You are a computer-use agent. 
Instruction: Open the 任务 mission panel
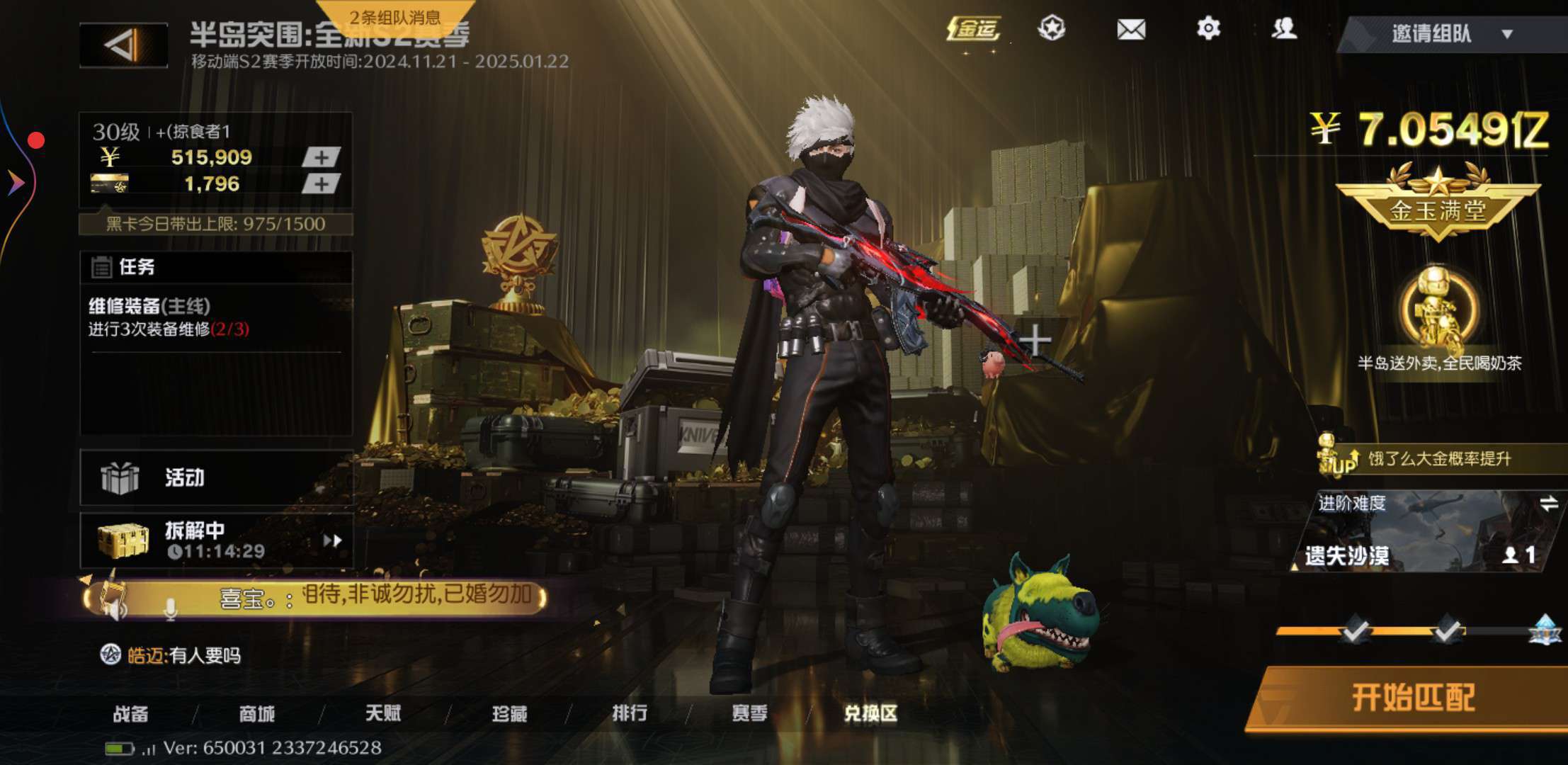[136, 267]
